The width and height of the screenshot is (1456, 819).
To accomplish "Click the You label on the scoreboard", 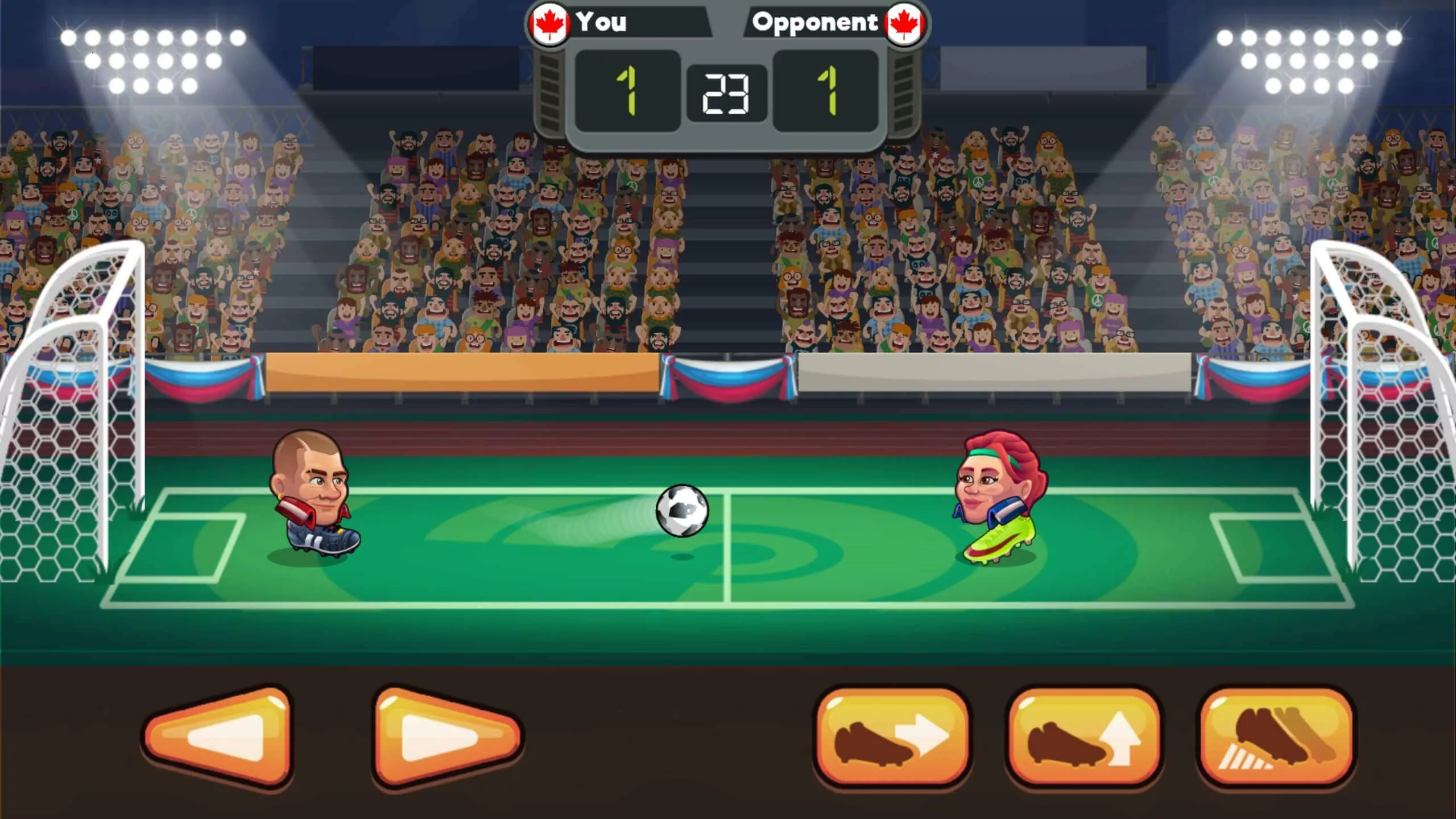I will tap(603, 23).
